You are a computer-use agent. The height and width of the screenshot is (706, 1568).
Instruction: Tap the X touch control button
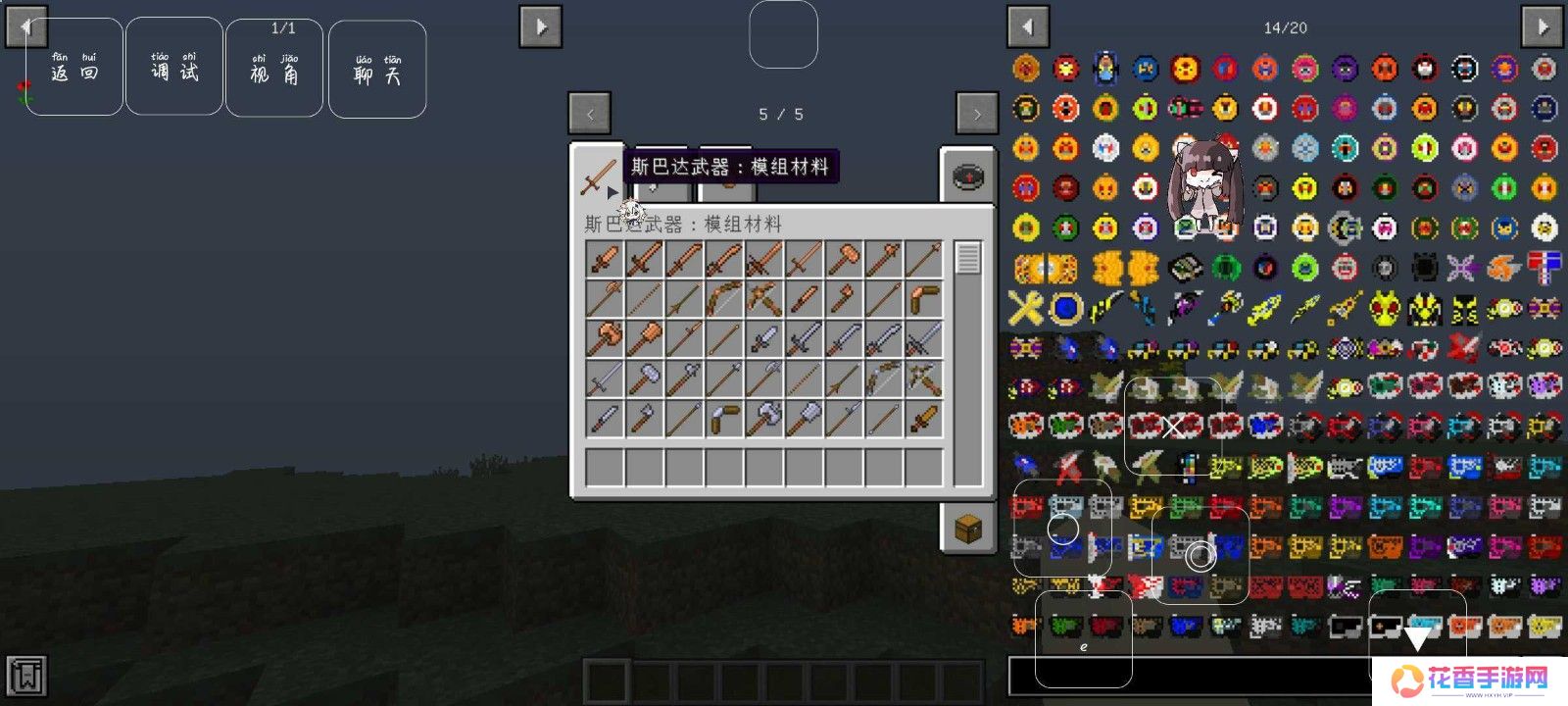click(x=1173, y=426)
